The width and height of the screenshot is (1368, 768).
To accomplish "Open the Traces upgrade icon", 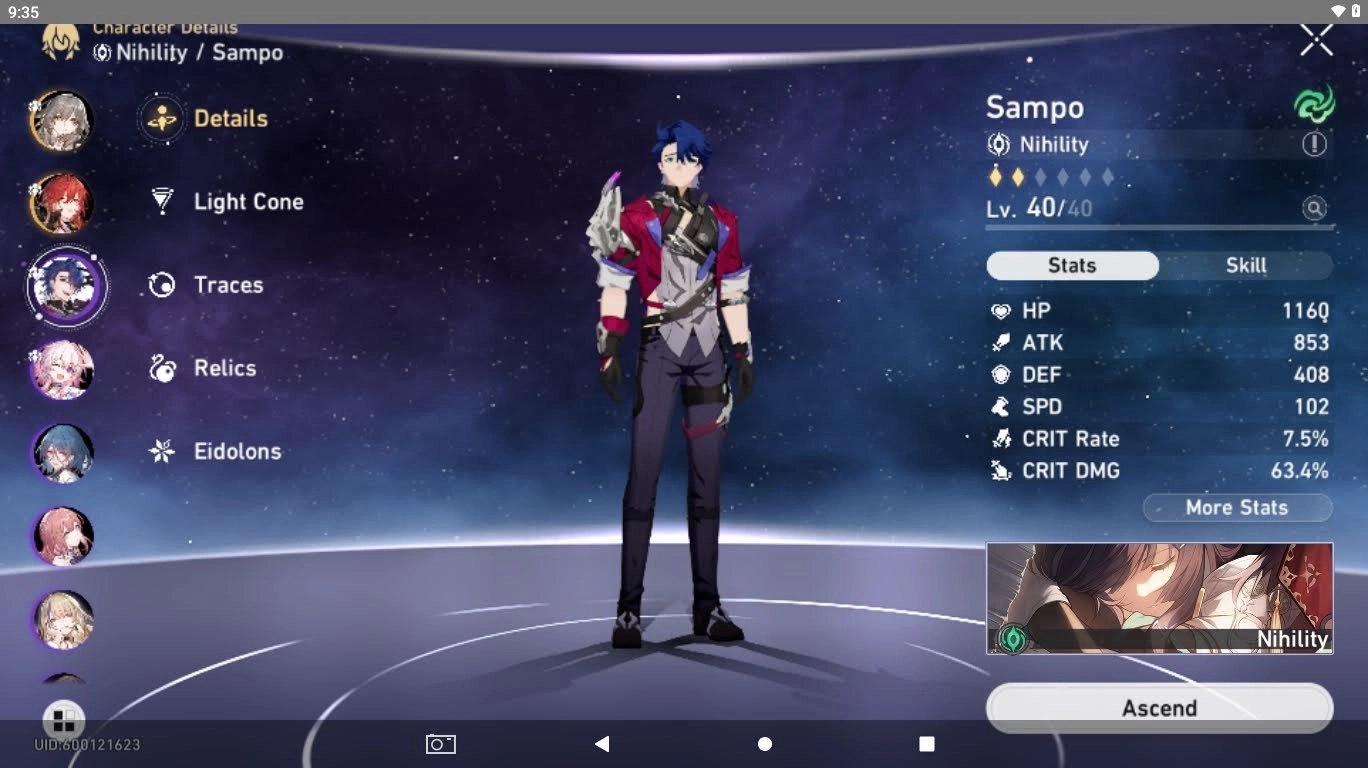I will click(161, 284).
